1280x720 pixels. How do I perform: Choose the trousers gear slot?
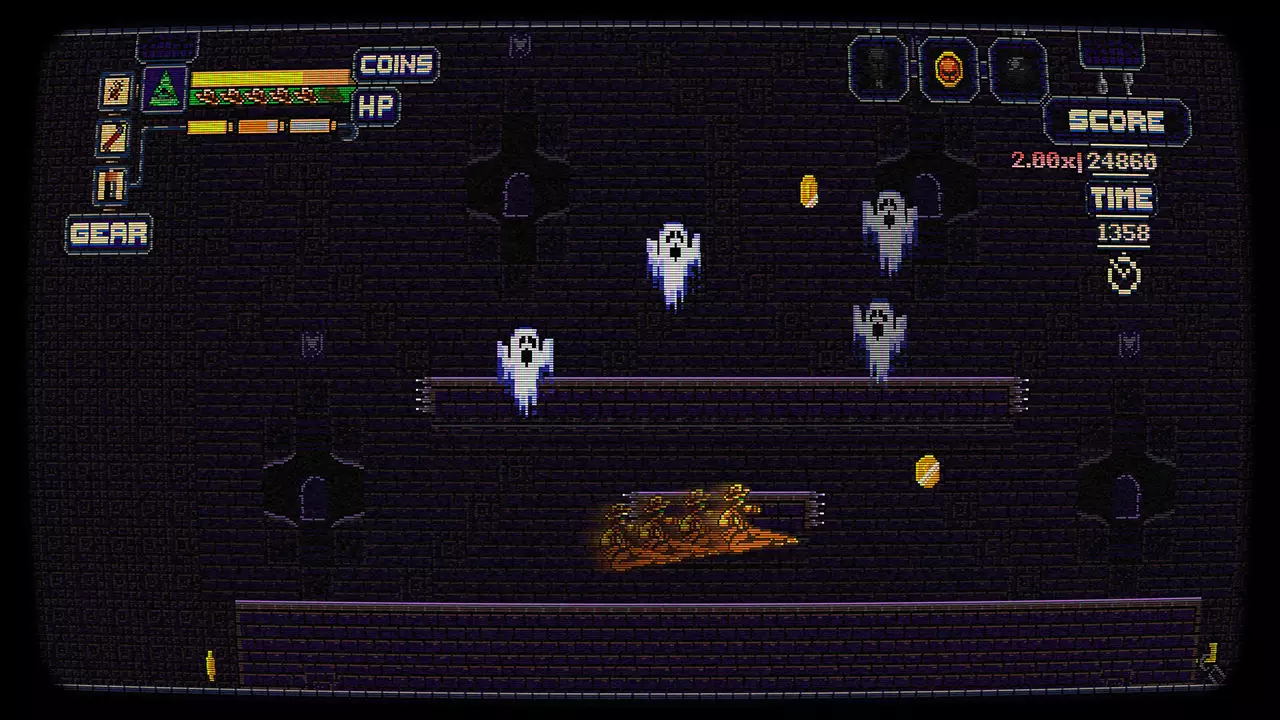(111, 185)
